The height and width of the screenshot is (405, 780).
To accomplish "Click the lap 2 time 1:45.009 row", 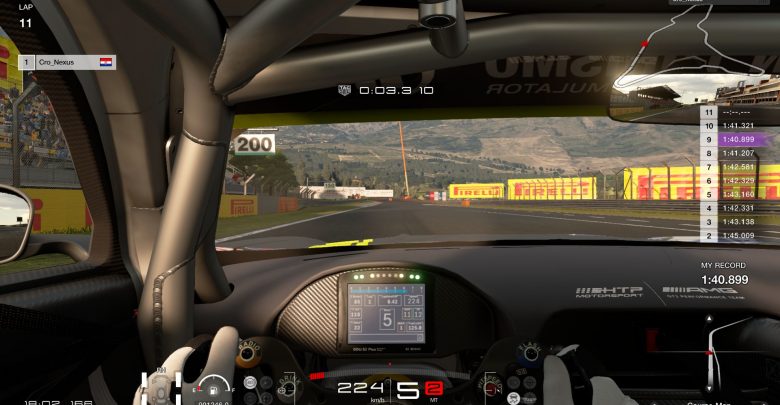I will pyautogui.click(x=738, y=236).
